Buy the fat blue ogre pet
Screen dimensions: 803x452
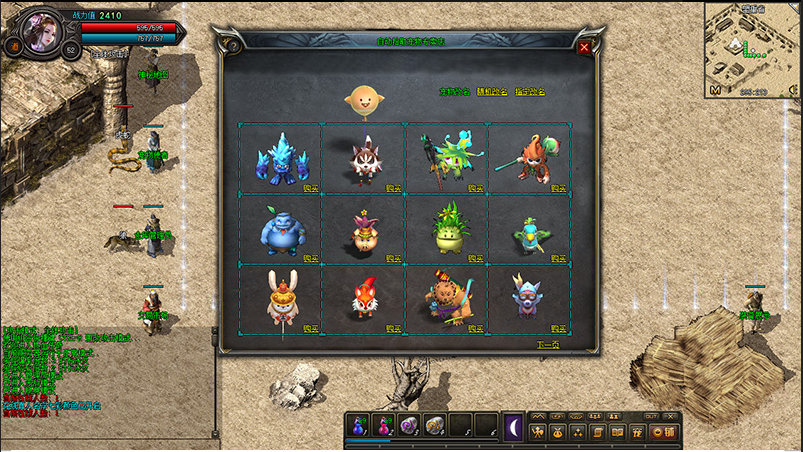tap(310, 257)
